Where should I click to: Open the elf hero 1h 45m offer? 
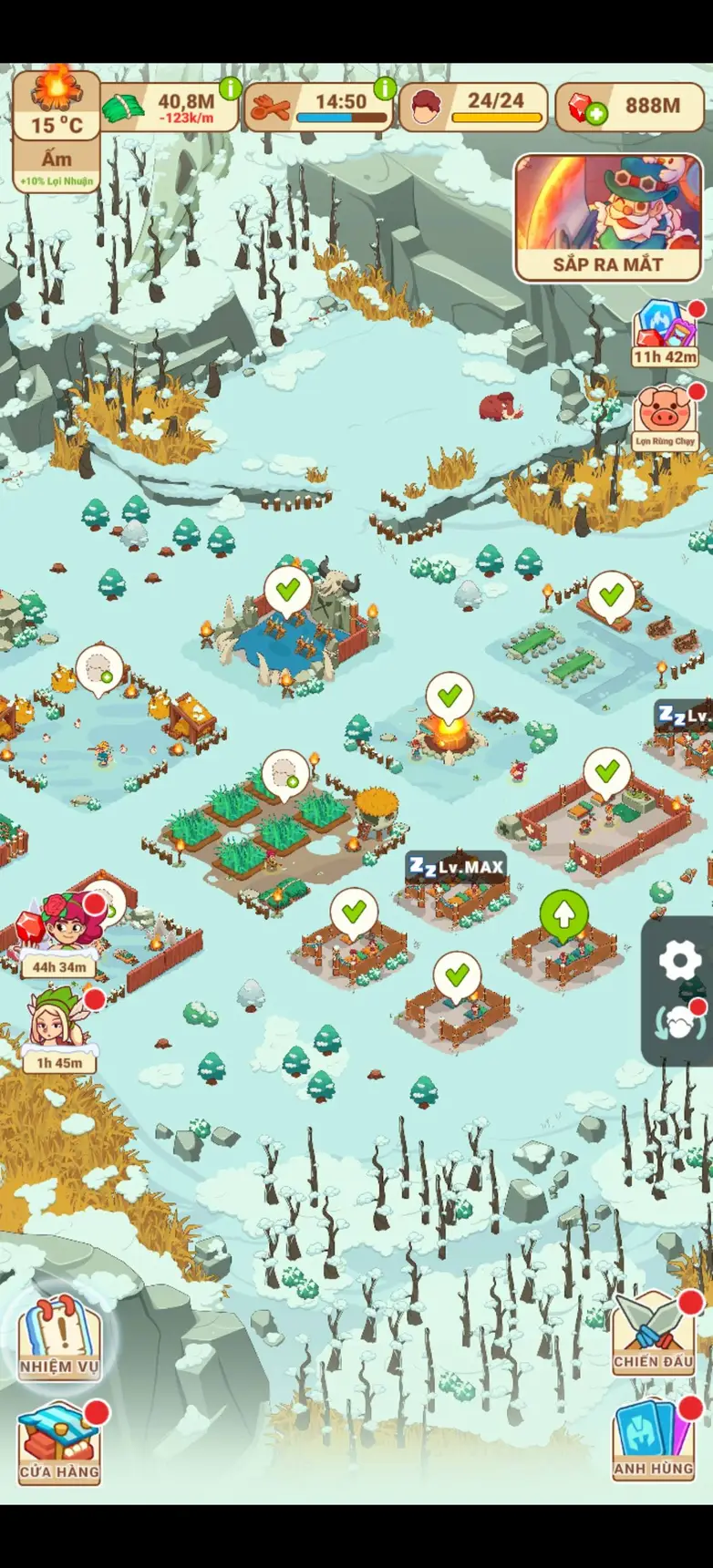coord(60,1030)
